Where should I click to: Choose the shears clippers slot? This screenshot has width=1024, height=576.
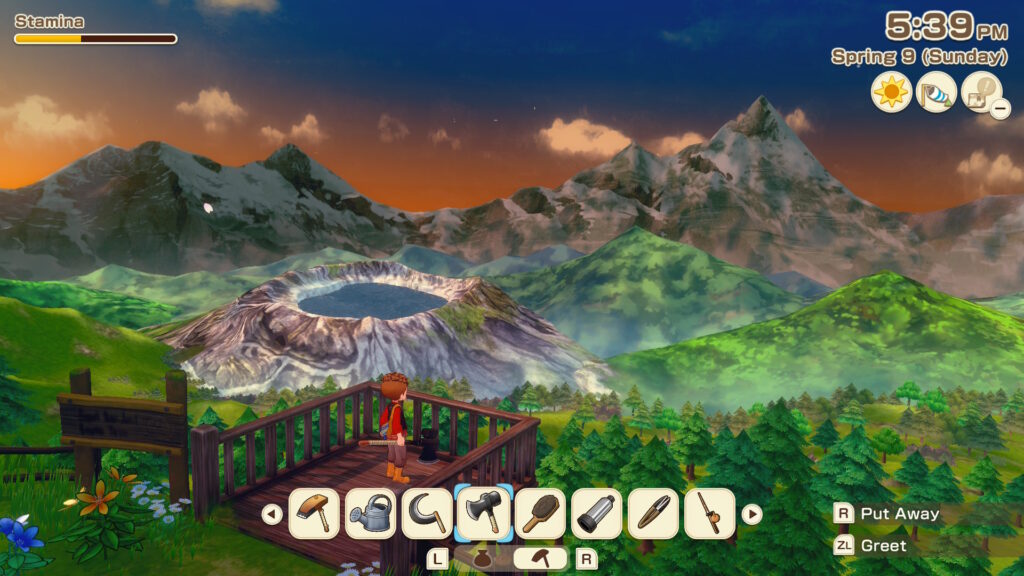pyautogui.click(x=653, y=514)
